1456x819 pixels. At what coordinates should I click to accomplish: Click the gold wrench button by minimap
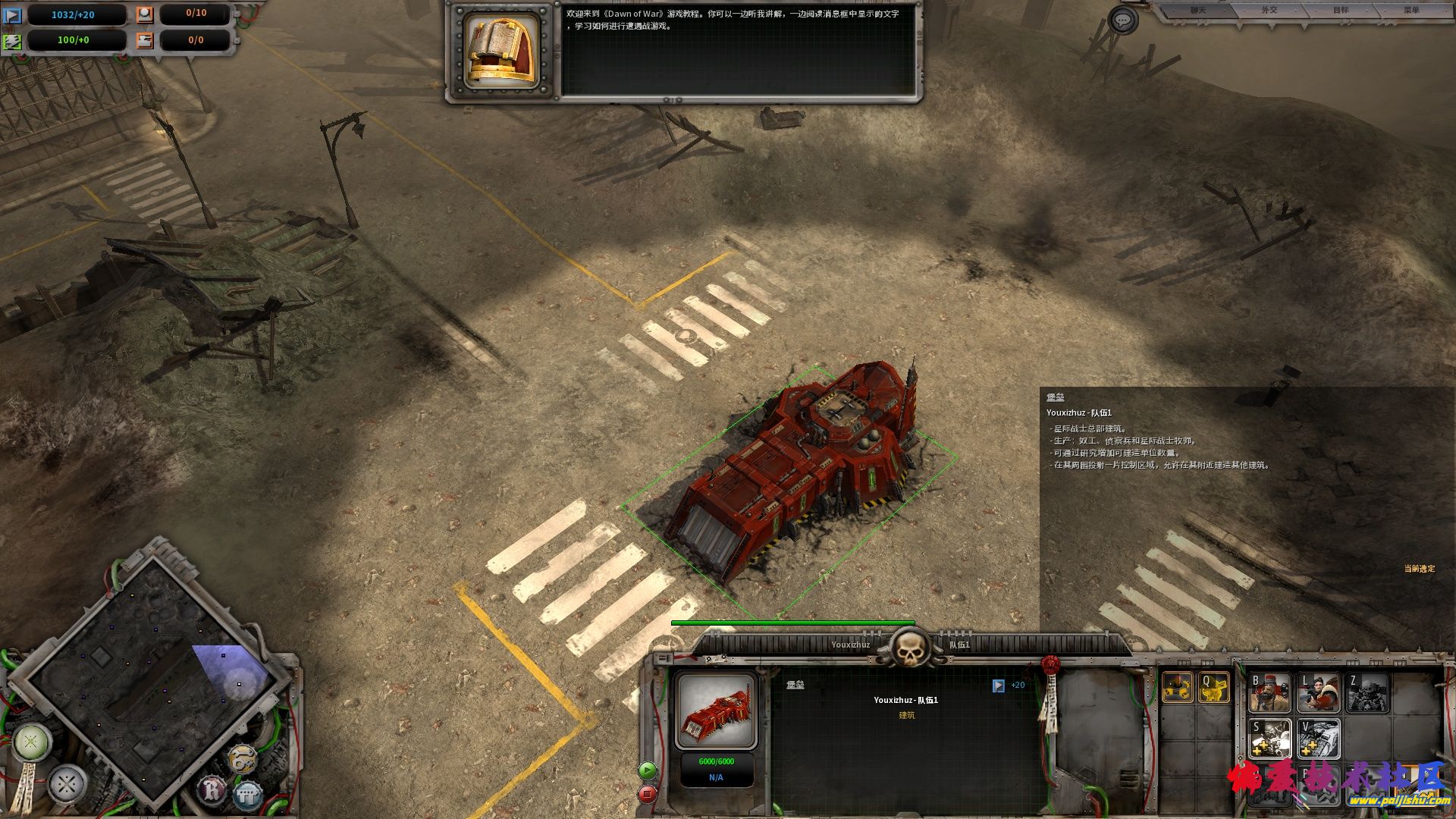242,758
